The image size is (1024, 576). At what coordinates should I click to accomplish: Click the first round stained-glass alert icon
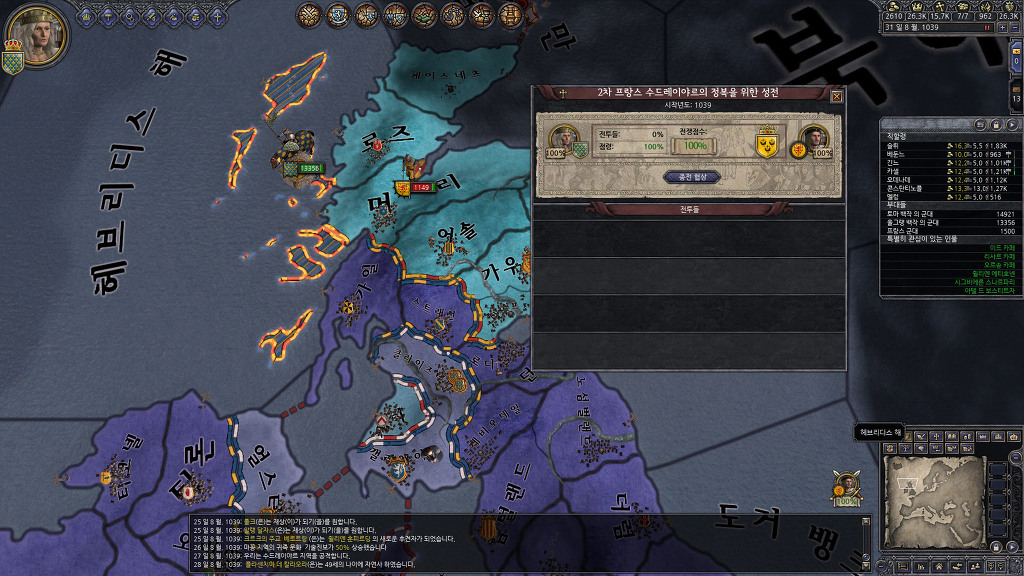coord(310,15)
